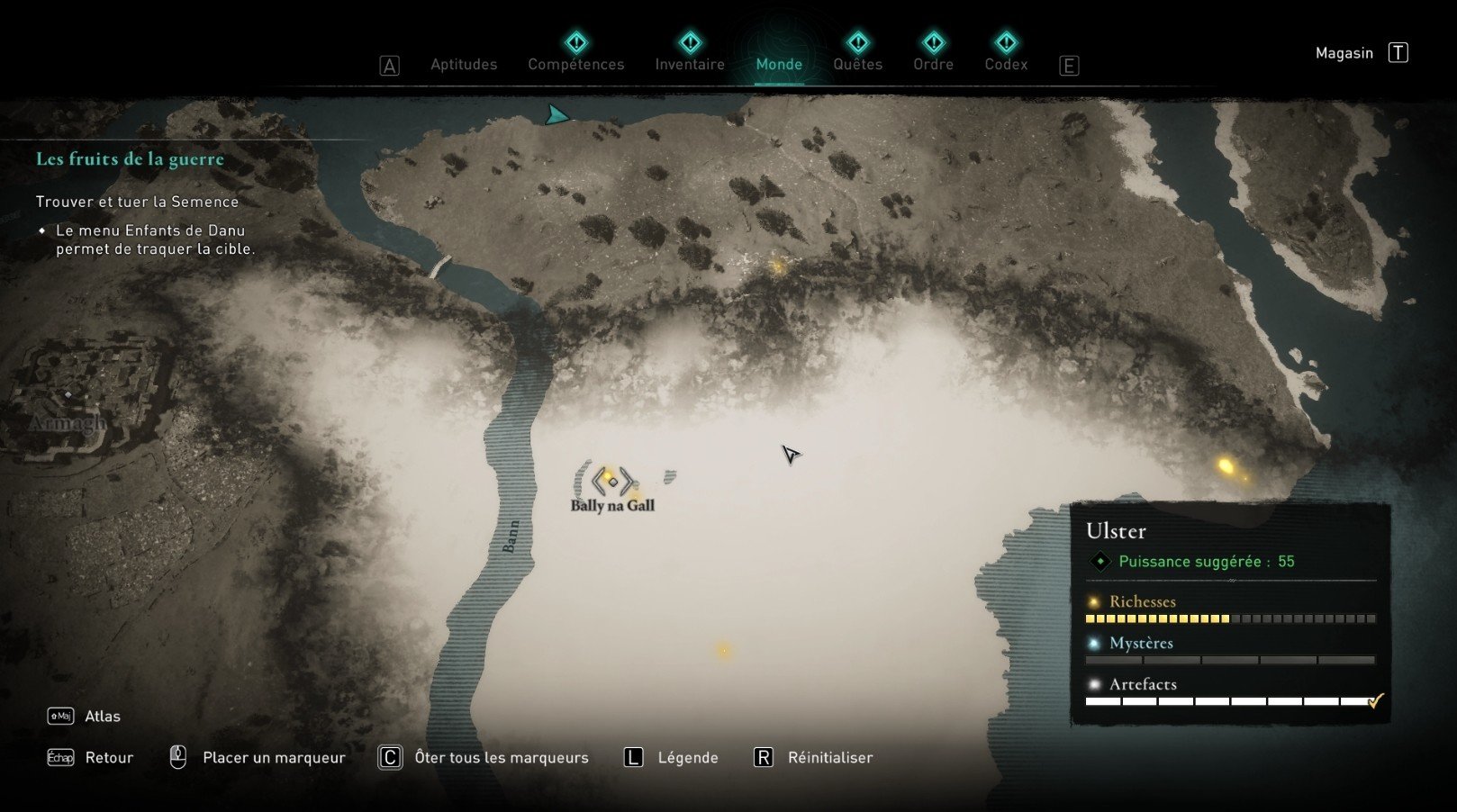Click Retour to go back
The width and height of the screenshot is (1457, 812).
tap(109, 757)
